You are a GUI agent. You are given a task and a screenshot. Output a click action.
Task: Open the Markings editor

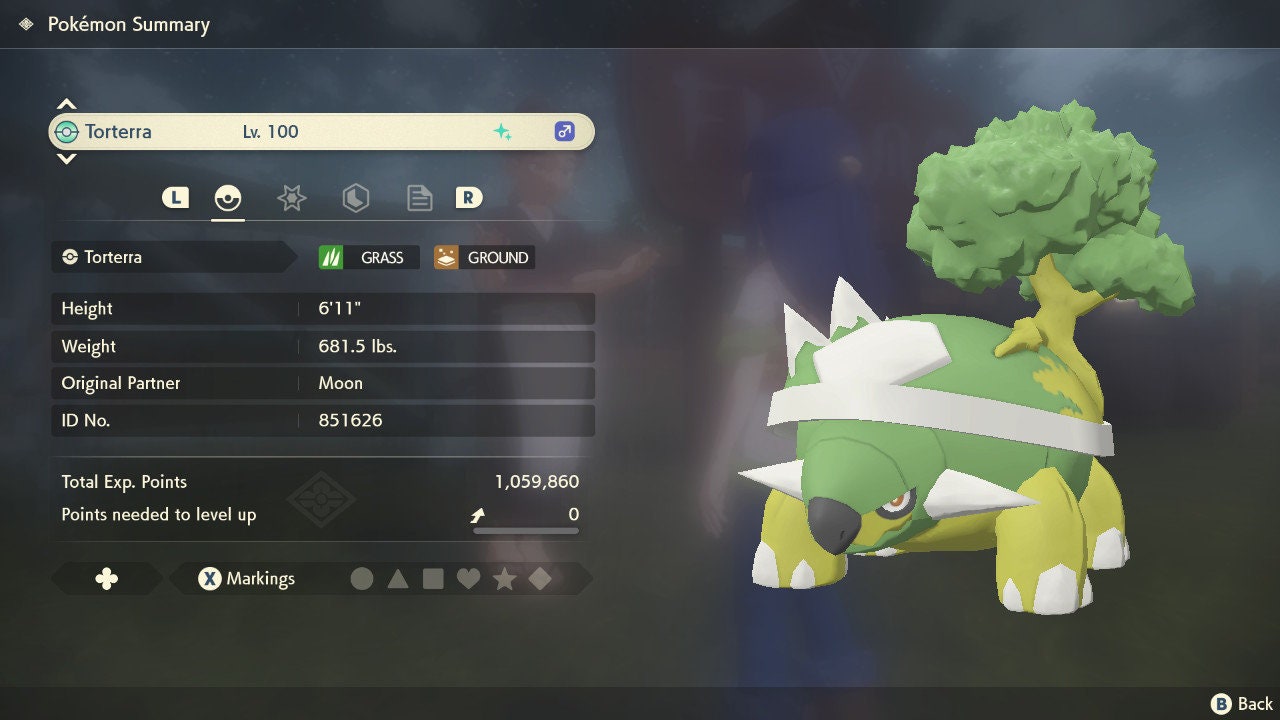point(247,578)
